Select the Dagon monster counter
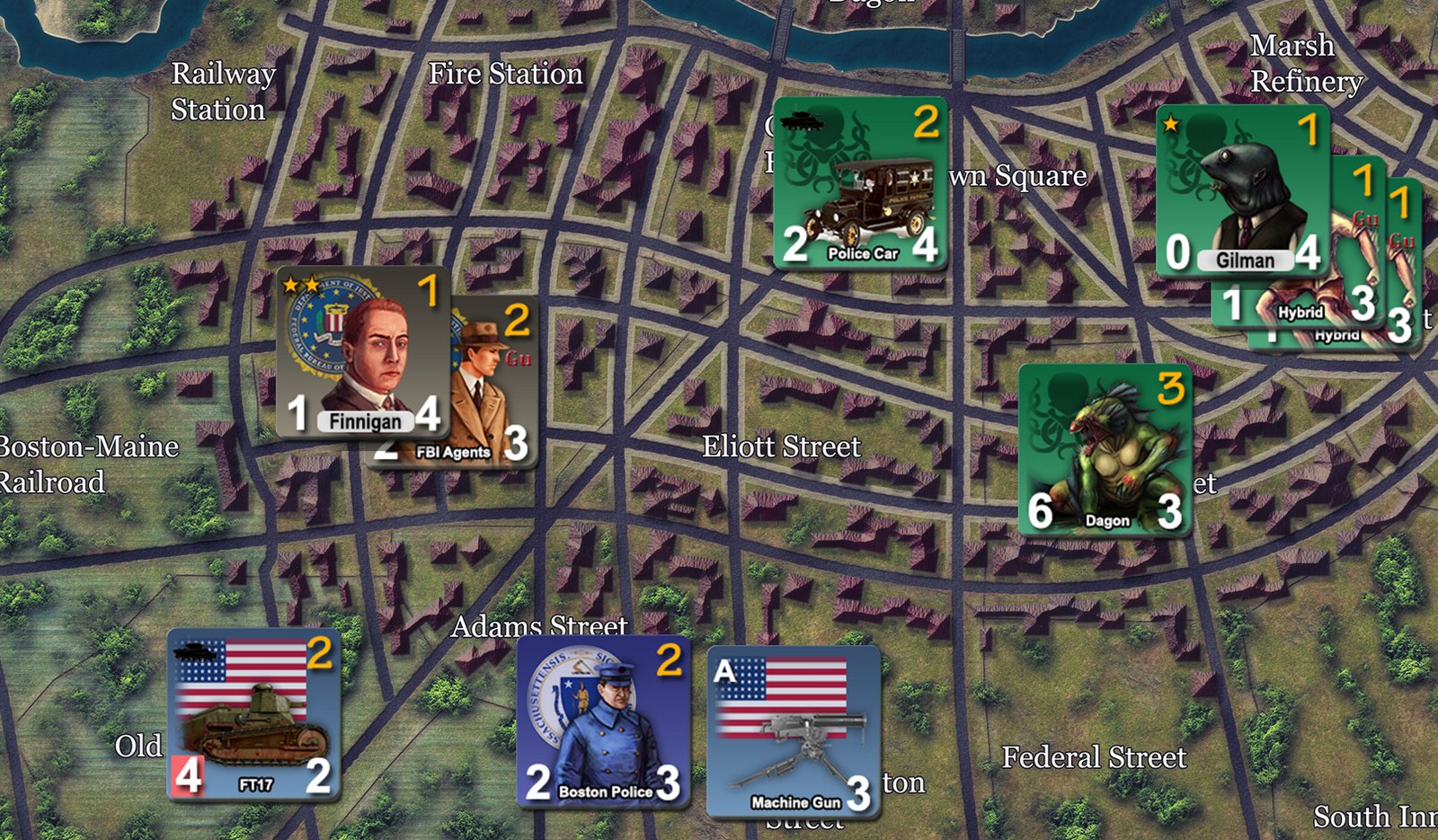Image resolution: width=1438 pixels, height=840 pixels. 1105,449
